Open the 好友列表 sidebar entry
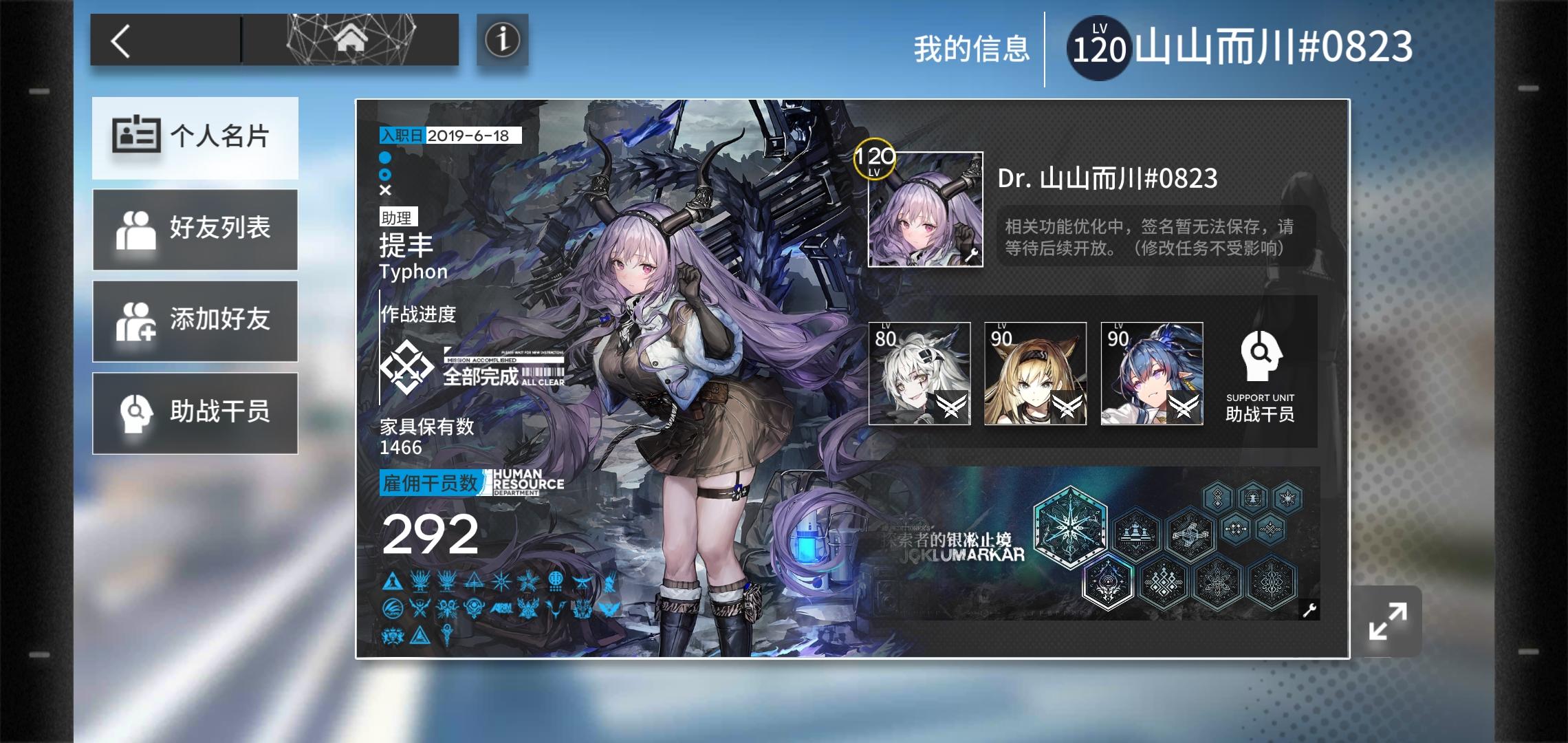Viewport: 1568px width, 743px height. click(195, 229)
